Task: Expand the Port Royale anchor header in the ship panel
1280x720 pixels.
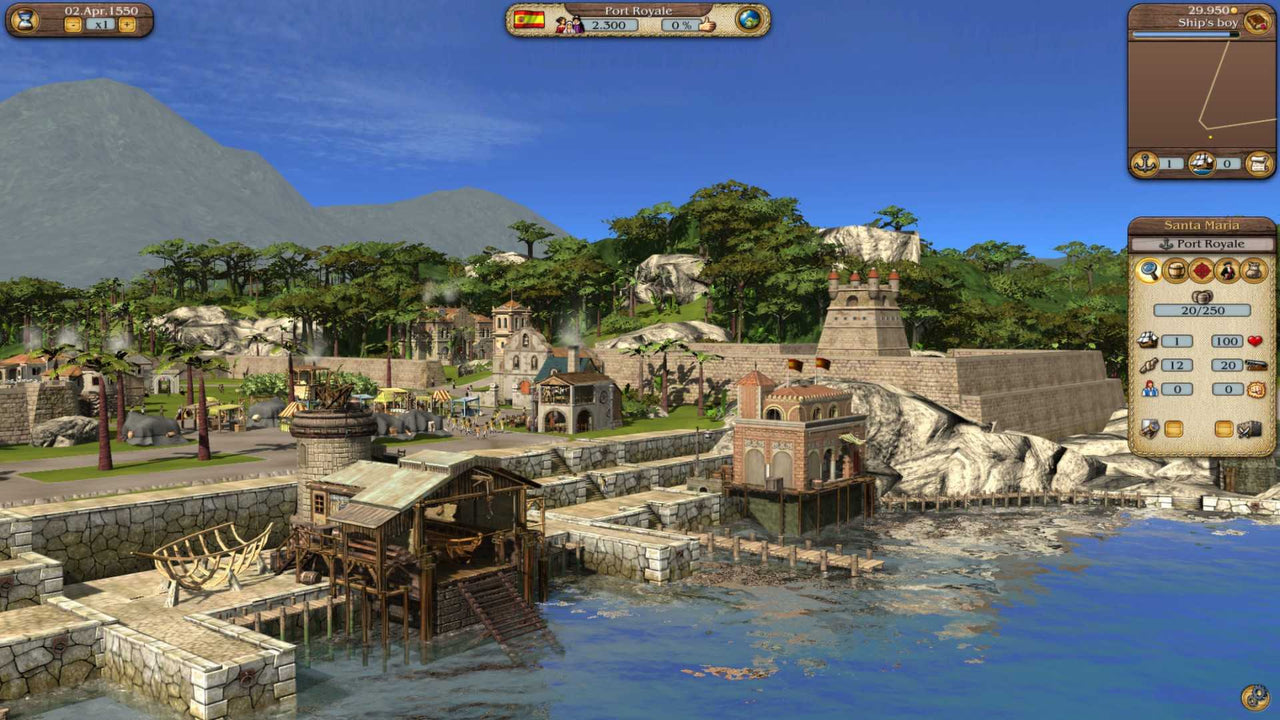Action: pyautogui.click(x=1200, y=243)
